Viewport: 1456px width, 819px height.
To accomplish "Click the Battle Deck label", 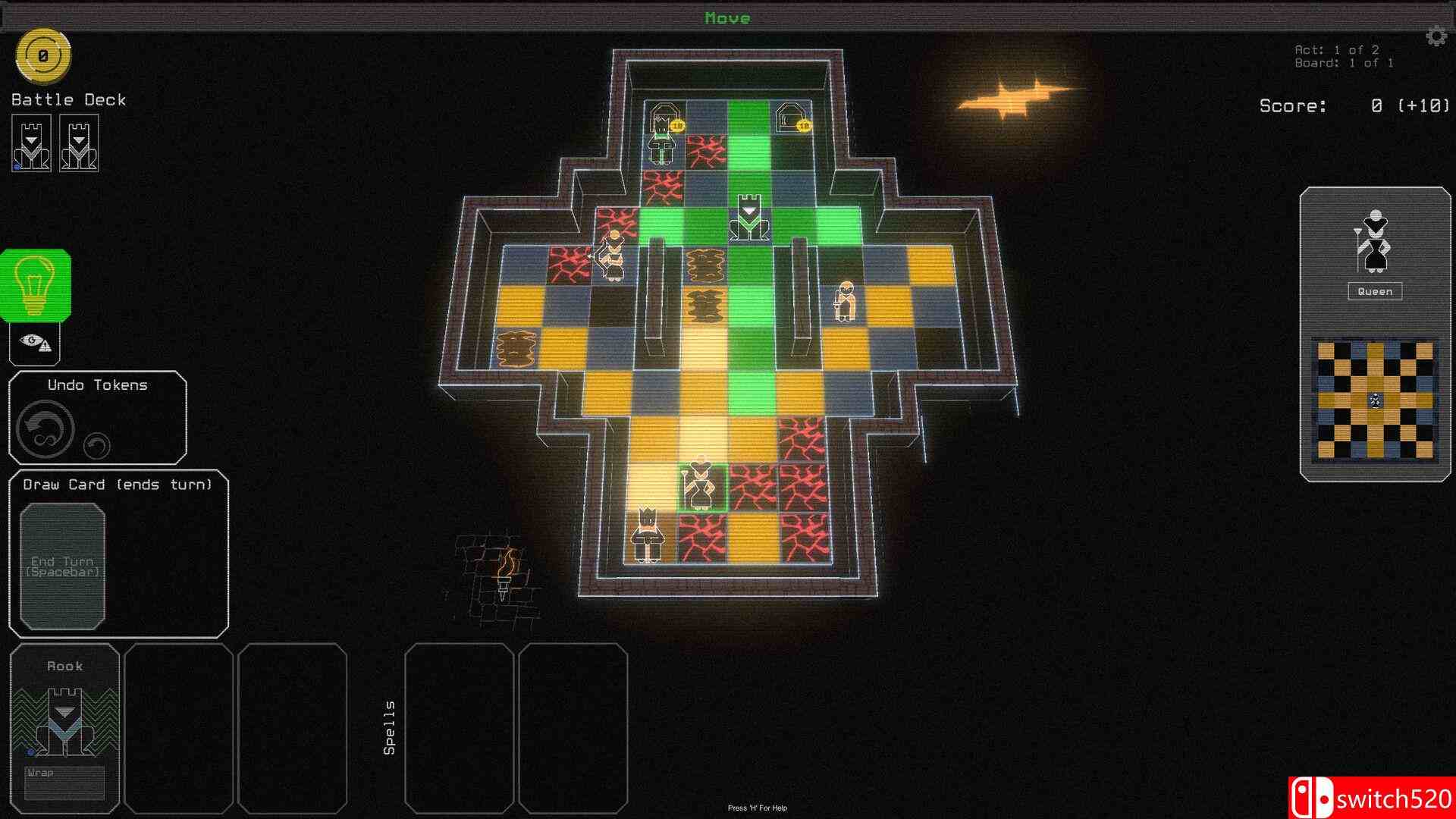I will [67, 99].
